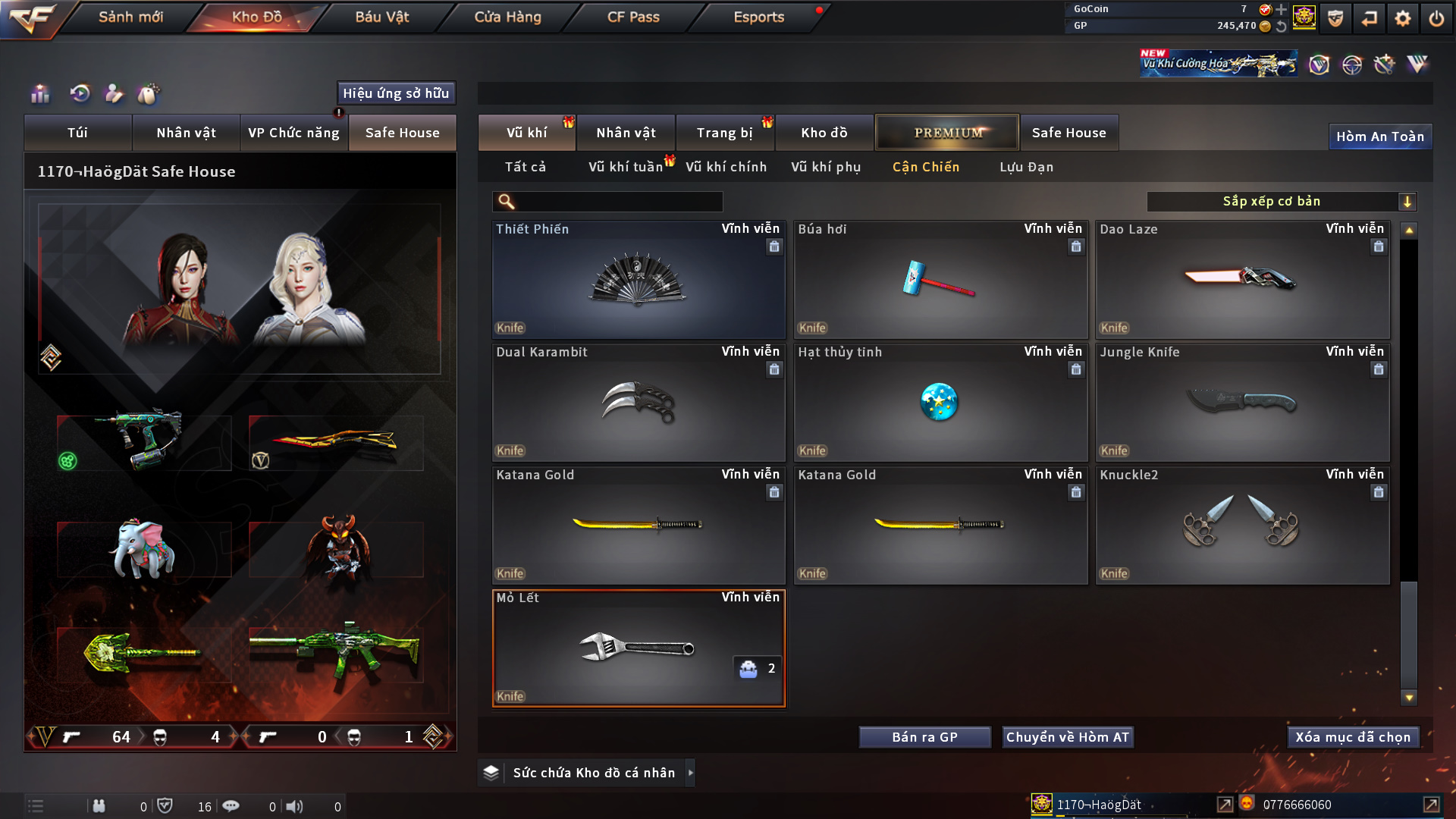Show the Vũ khí chính category
The width and height of the screenshot is (1456, 819).
(726, 167)
